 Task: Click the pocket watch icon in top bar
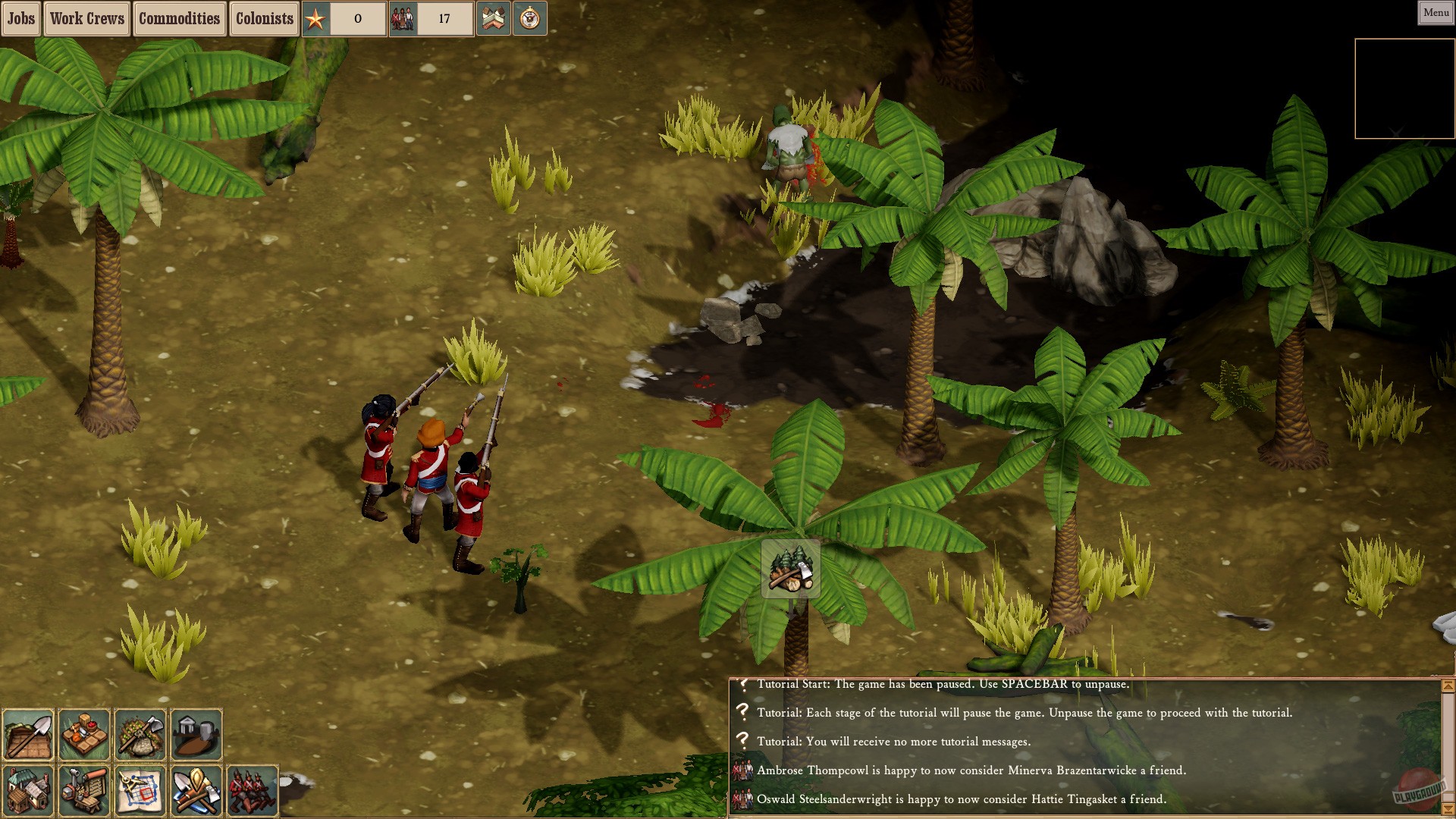pos(531,18)
